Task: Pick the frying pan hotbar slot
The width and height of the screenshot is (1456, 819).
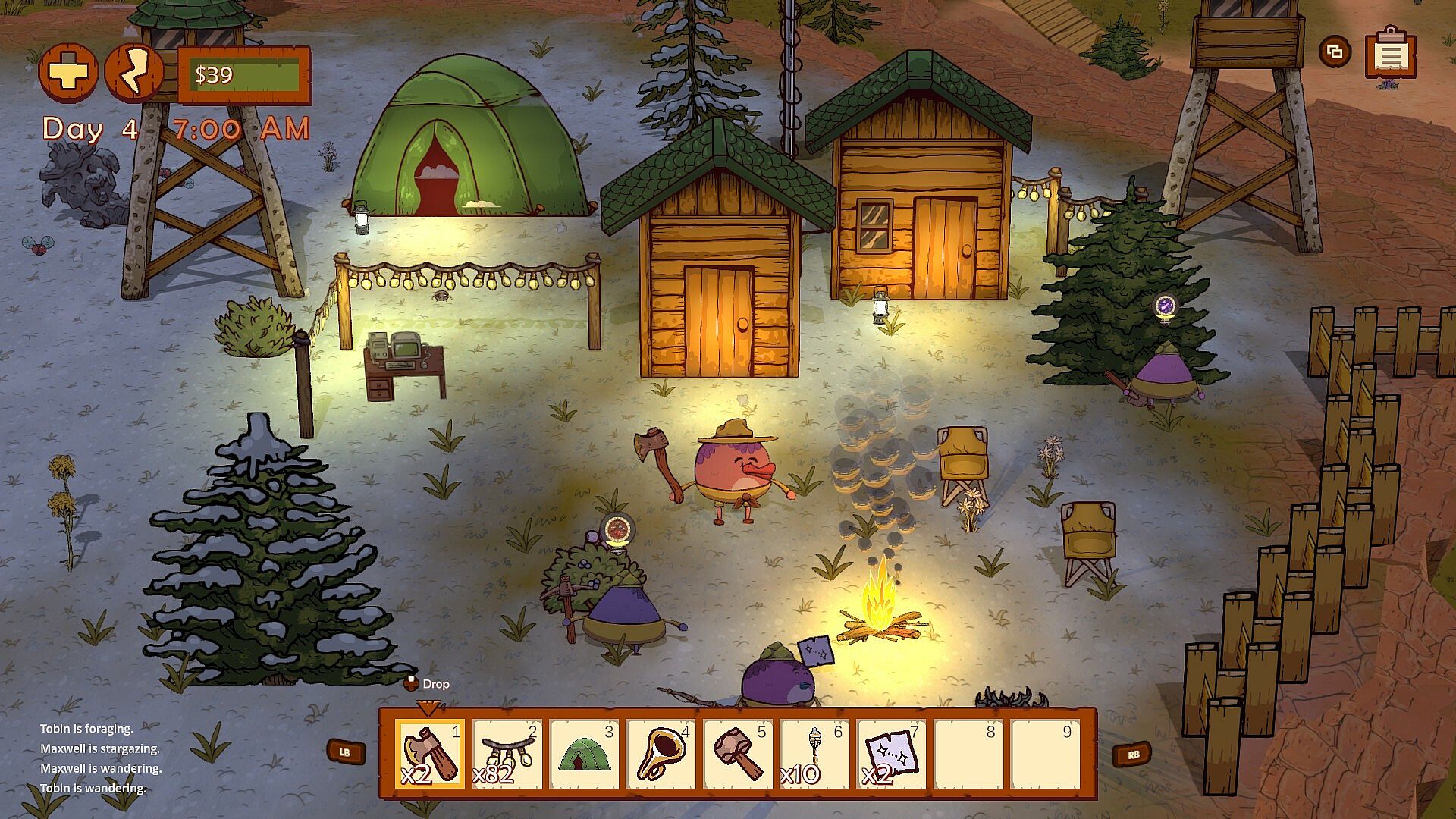Action: 661,754
